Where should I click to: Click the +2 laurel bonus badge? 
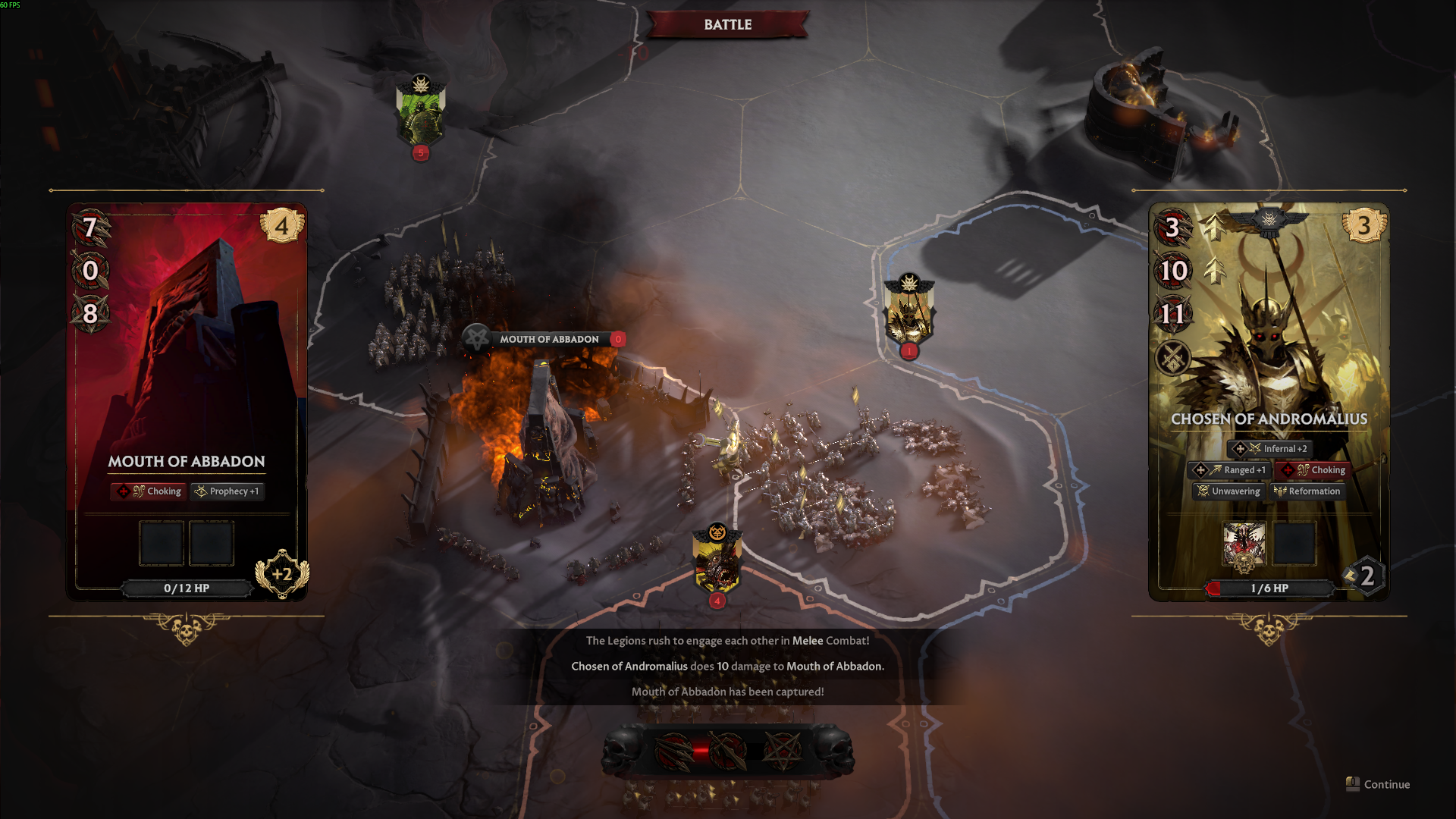282,574
